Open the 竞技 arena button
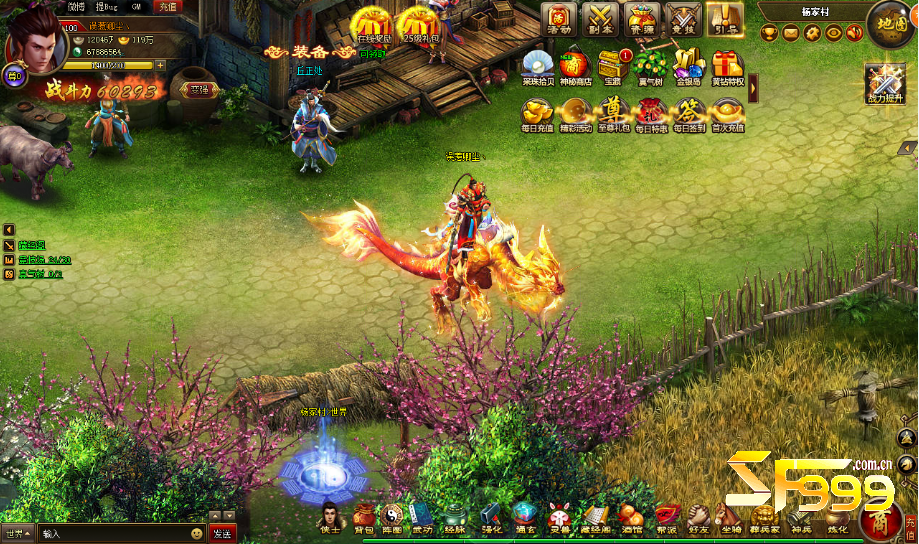 684,19
